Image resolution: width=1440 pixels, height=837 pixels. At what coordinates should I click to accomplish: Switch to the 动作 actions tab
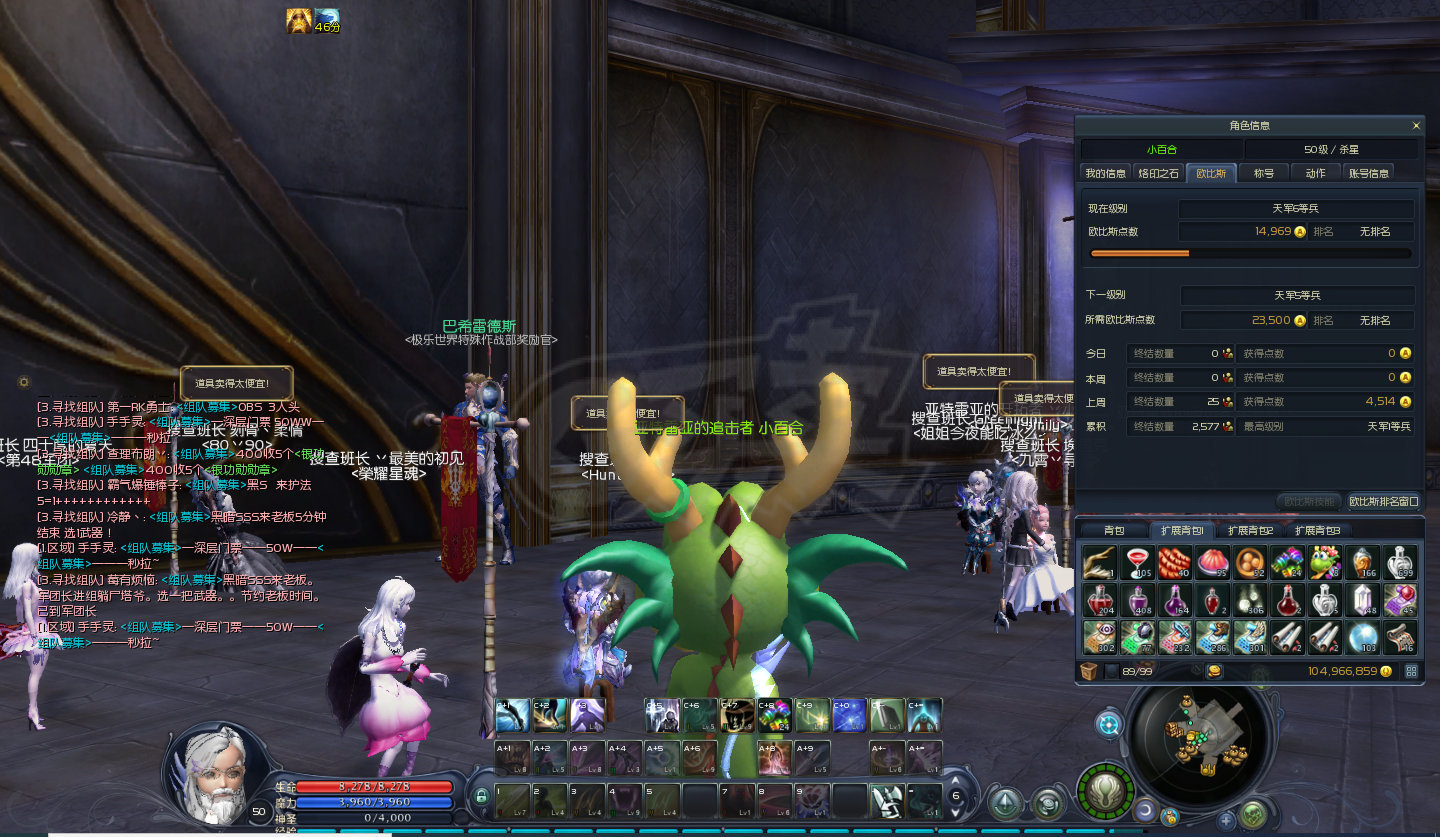pyautogui.click(x=1315, y=173)
